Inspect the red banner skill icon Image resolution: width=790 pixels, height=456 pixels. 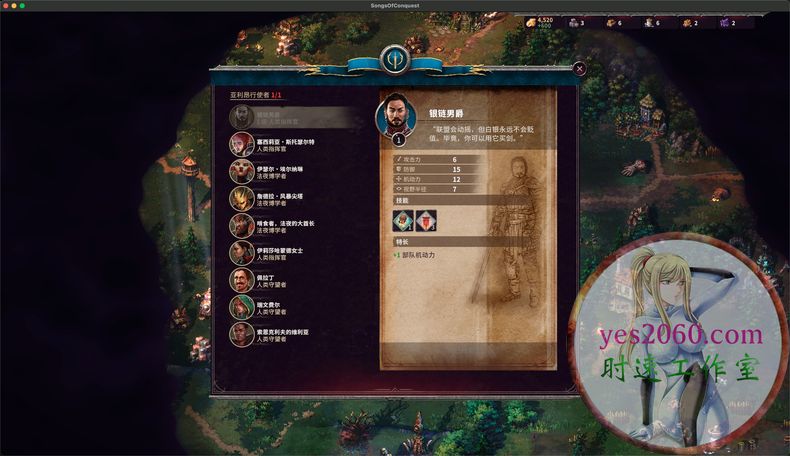(425, 220)
